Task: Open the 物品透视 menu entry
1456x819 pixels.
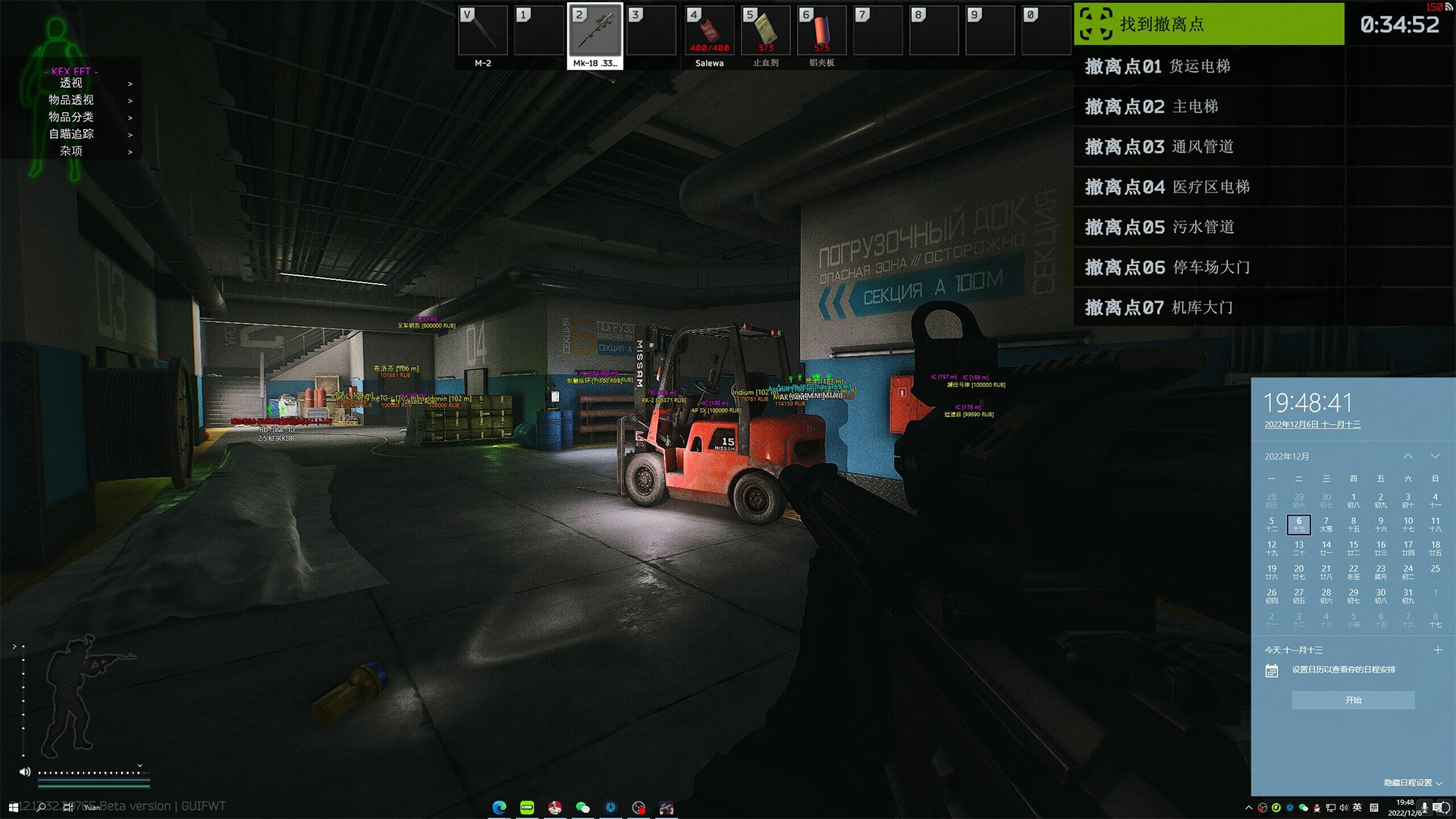Action: [71, 100]
